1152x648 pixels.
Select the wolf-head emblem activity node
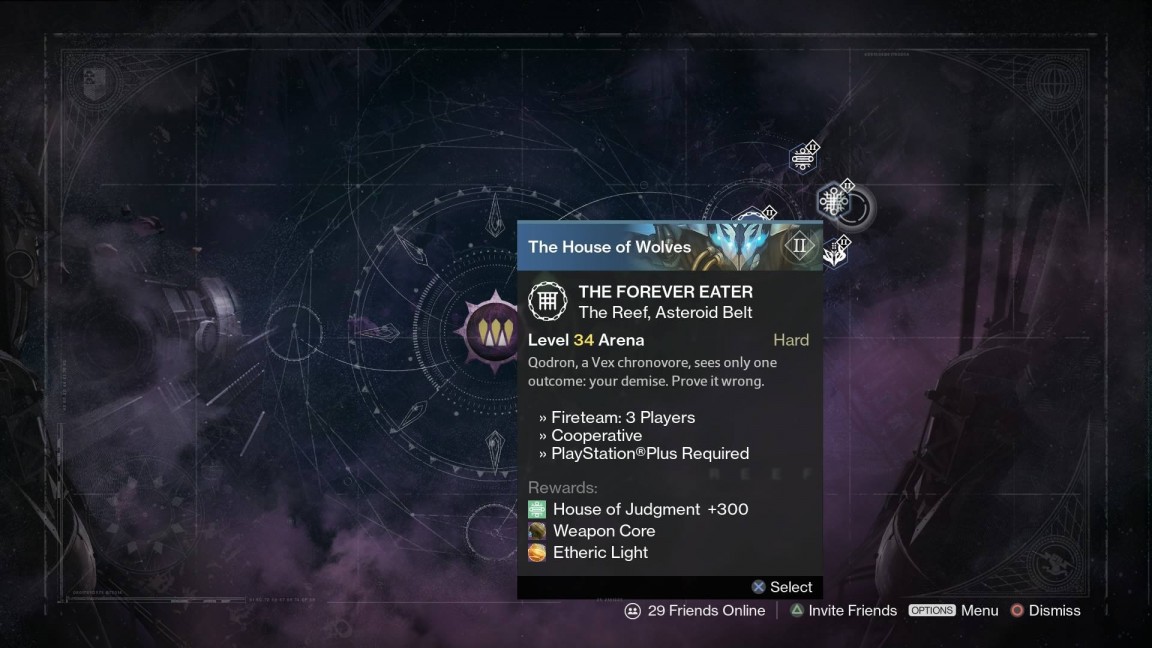tap(837, 252)
